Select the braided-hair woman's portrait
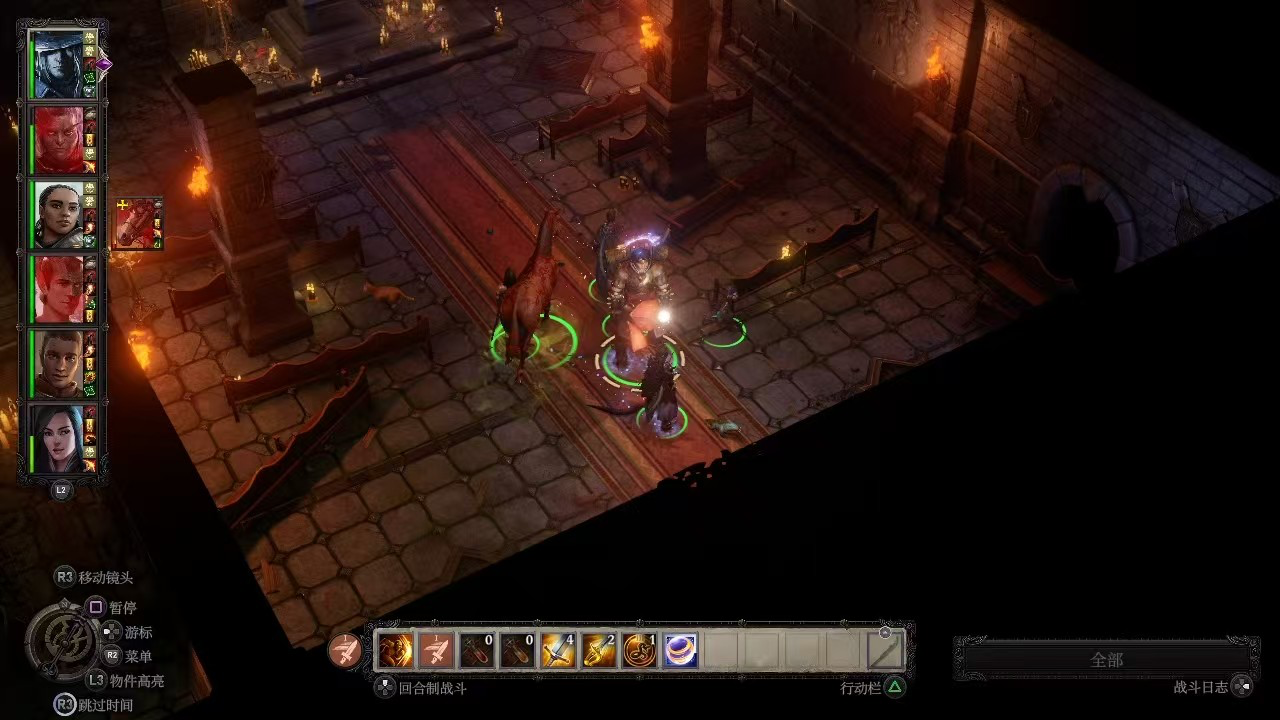The width and height of the screenshot is (1280, 720). click(58, 215)
